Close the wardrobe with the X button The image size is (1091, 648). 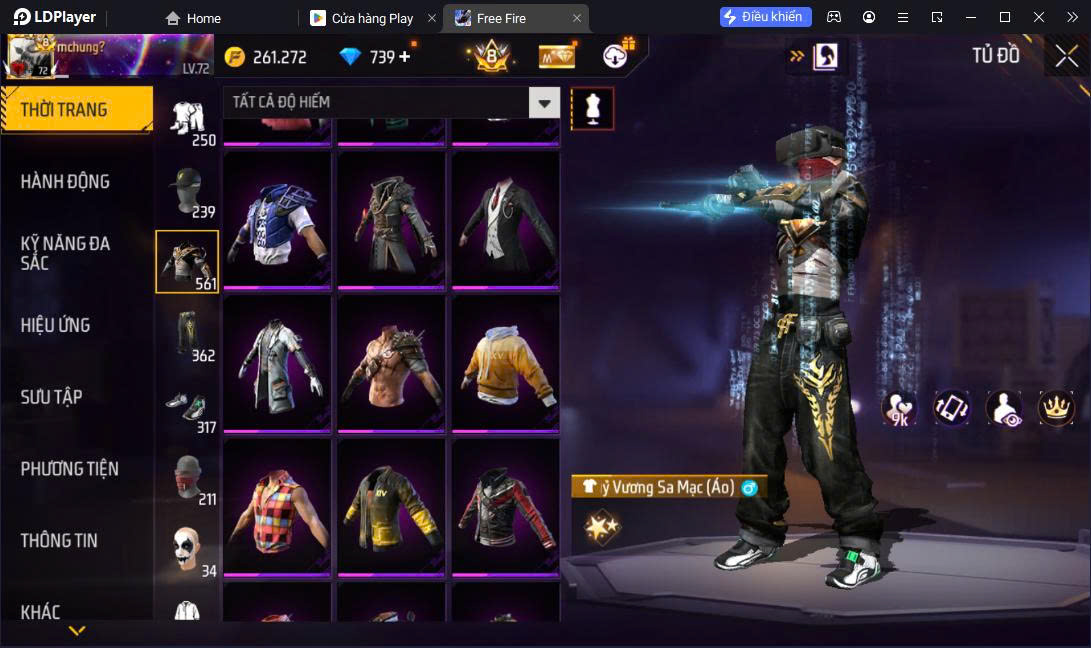[1066, 57]
